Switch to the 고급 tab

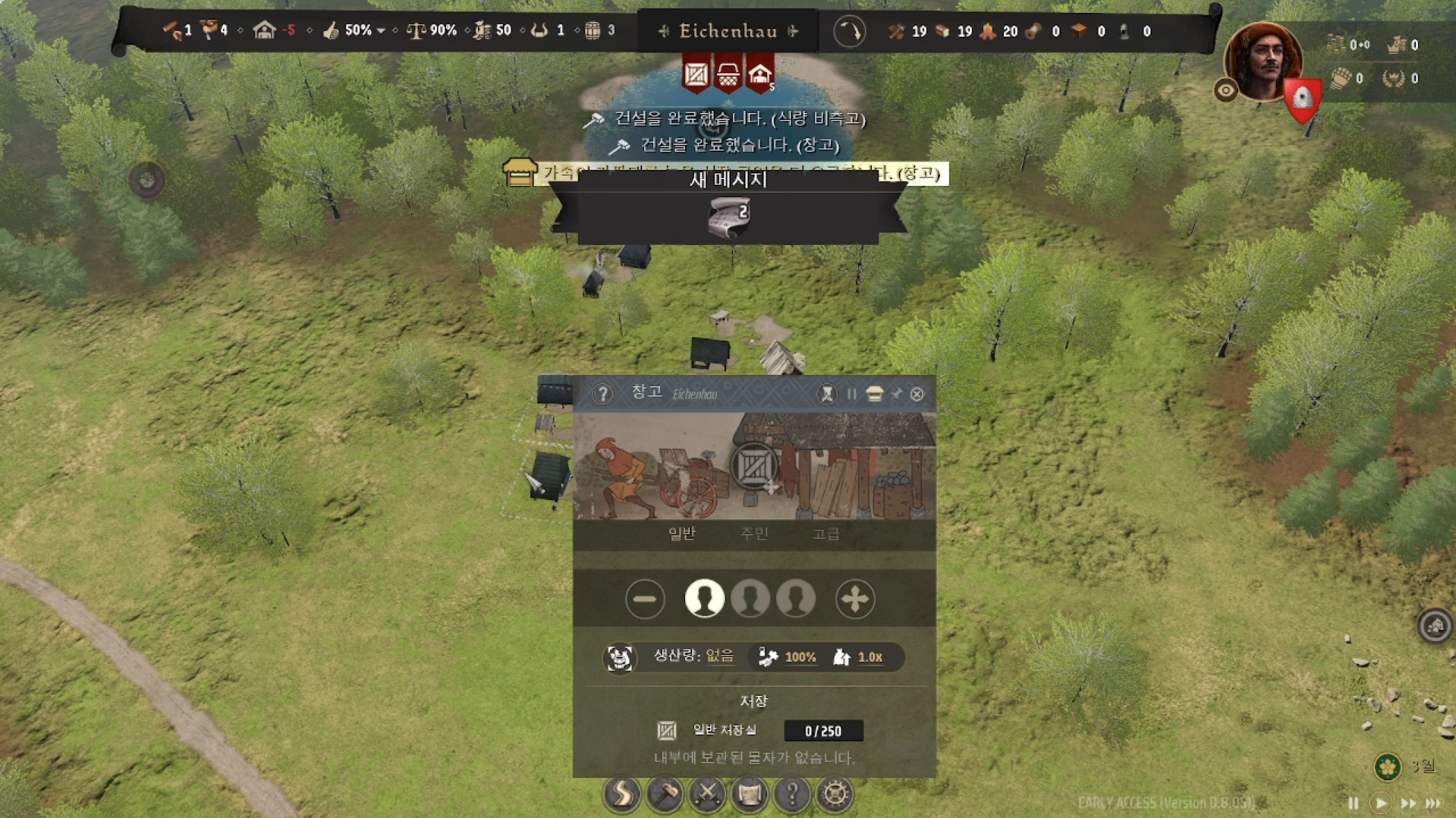pyautogui.click(x=825, y=533)
